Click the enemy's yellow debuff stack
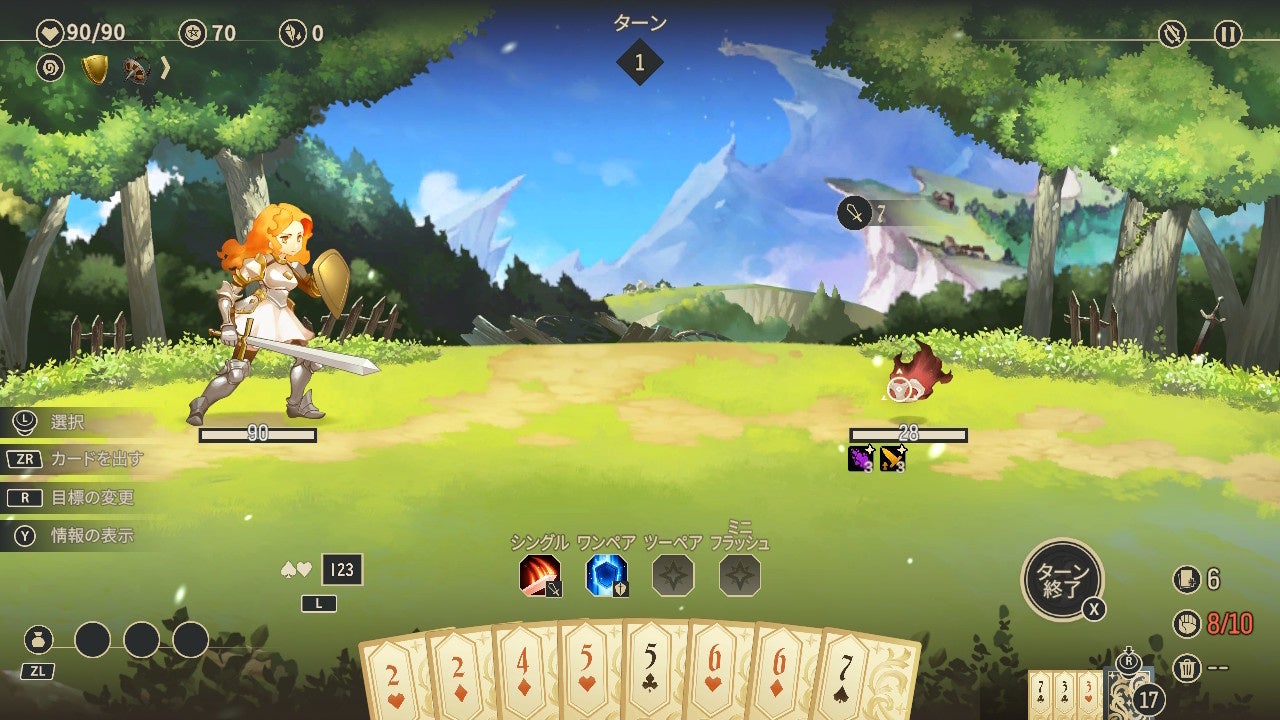Image resolution: width=1280 pixels, height=720 pixels. pyautogui.click(x=893, y=460)
